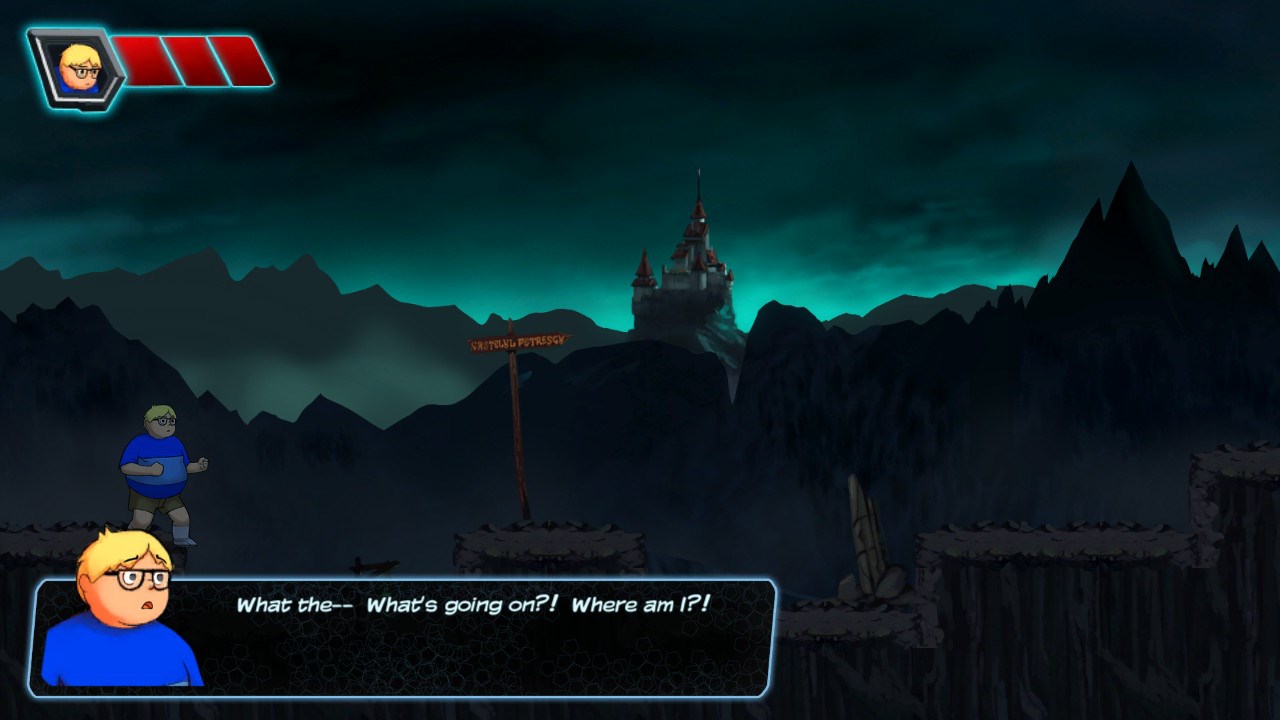1280x720 pixels.
Task: Select the blonde boy character sprite
Action: (x=160, y=470)
